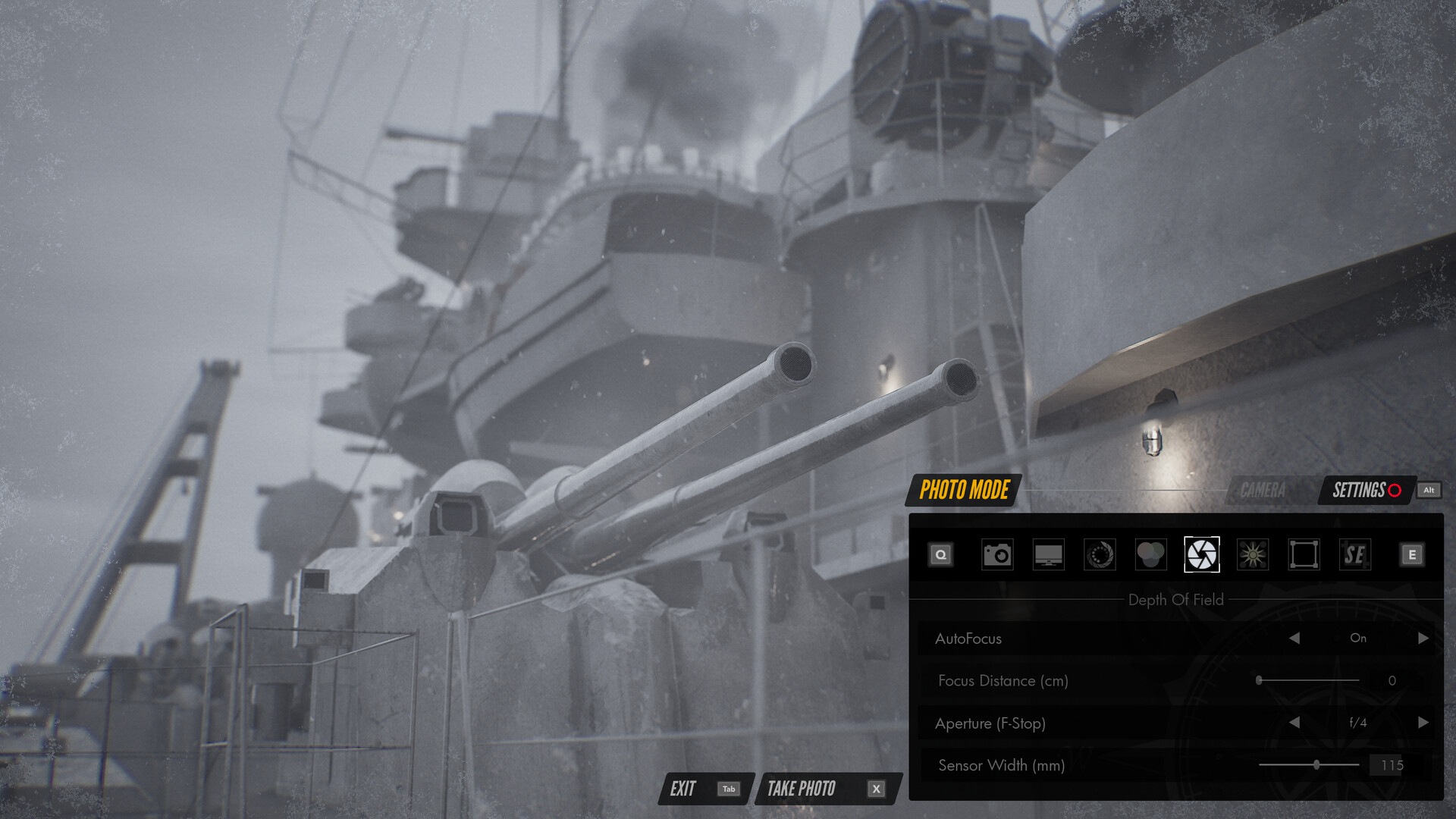Select the lens blur ring icon
Screen dimensions: 1456x819
tap(1099, 554)
